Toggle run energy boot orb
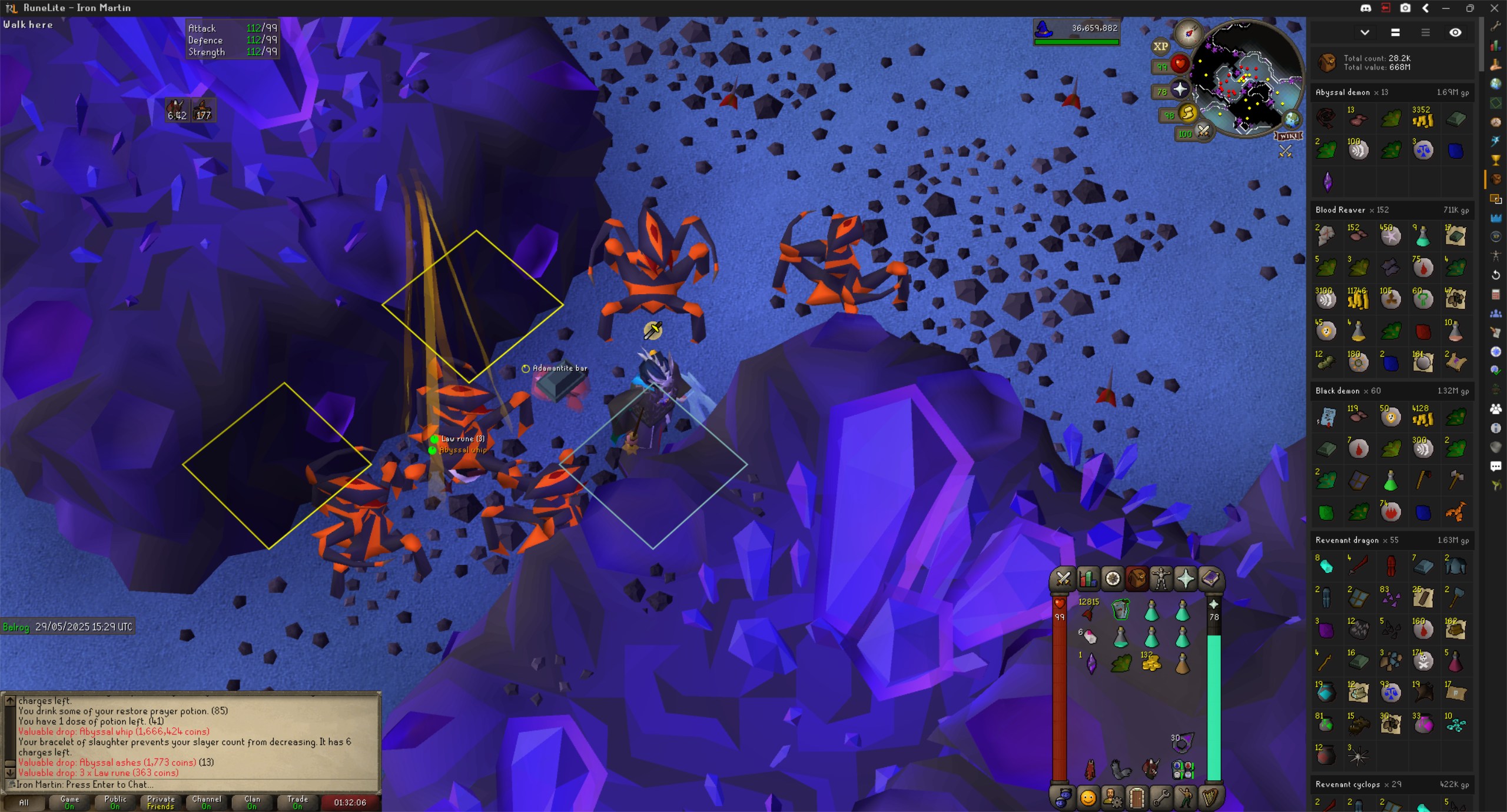Image resolution: width=1507 pixels, height=812 pixels. (x=1187, y=113)
